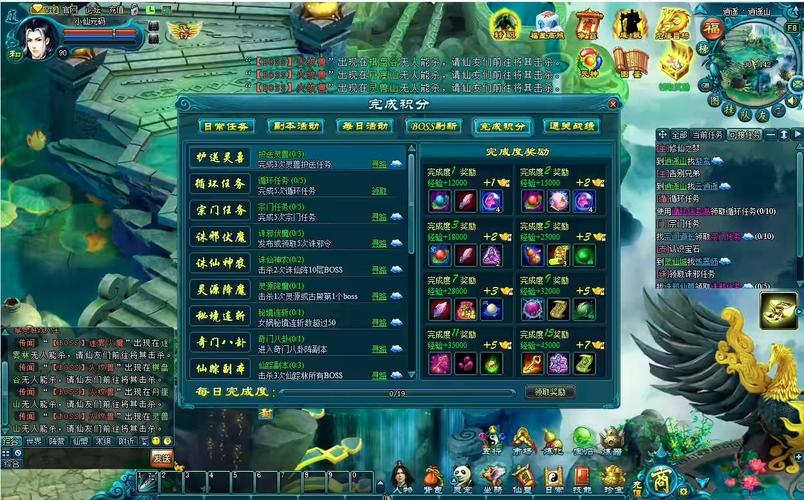Screen dimensions: 804x500
Task: Open the 副本活动 tab
Action: pos(295,127)
